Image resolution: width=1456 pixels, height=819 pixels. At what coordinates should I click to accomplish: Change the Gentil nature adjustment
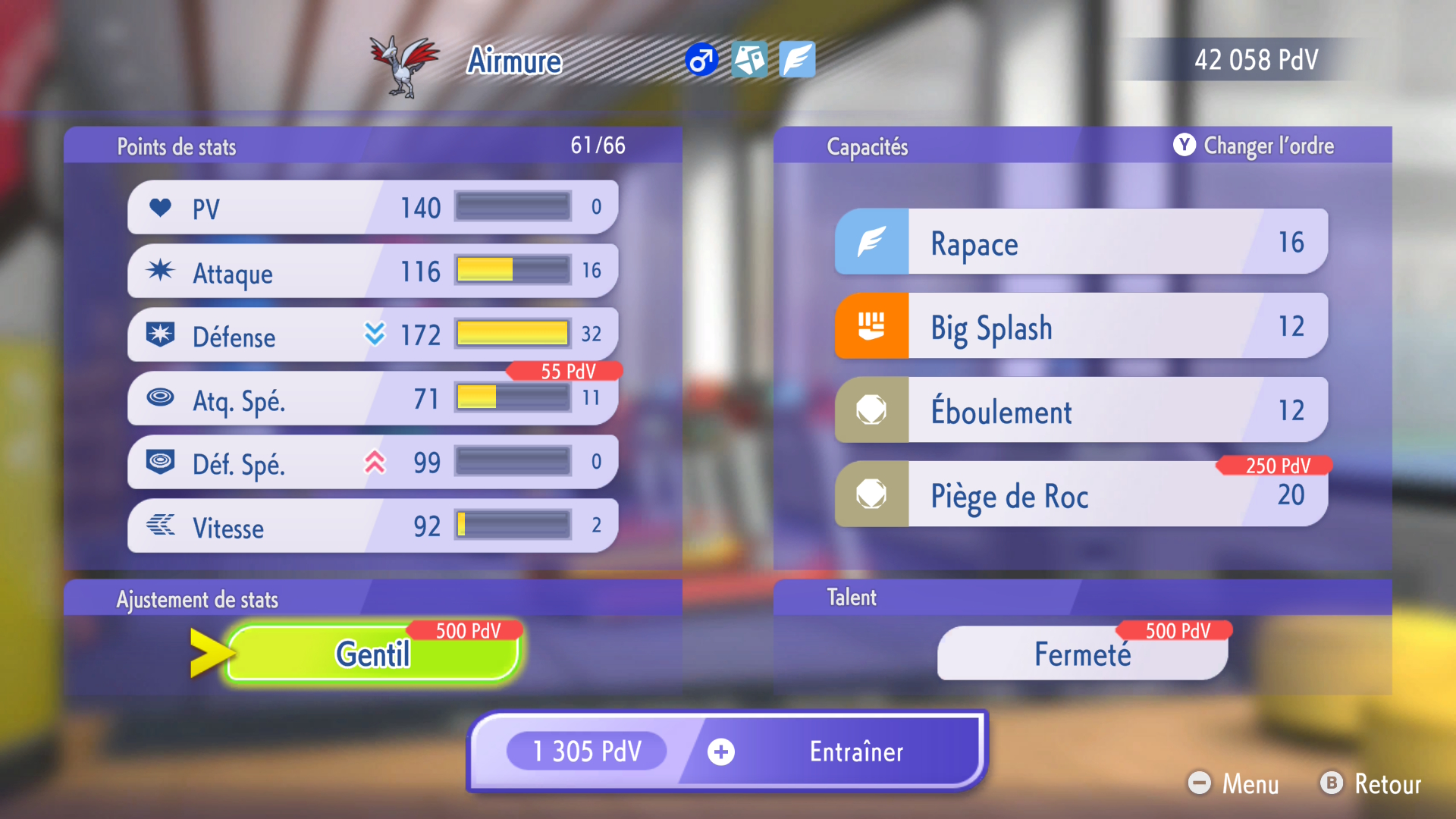[x=373, y=653]
